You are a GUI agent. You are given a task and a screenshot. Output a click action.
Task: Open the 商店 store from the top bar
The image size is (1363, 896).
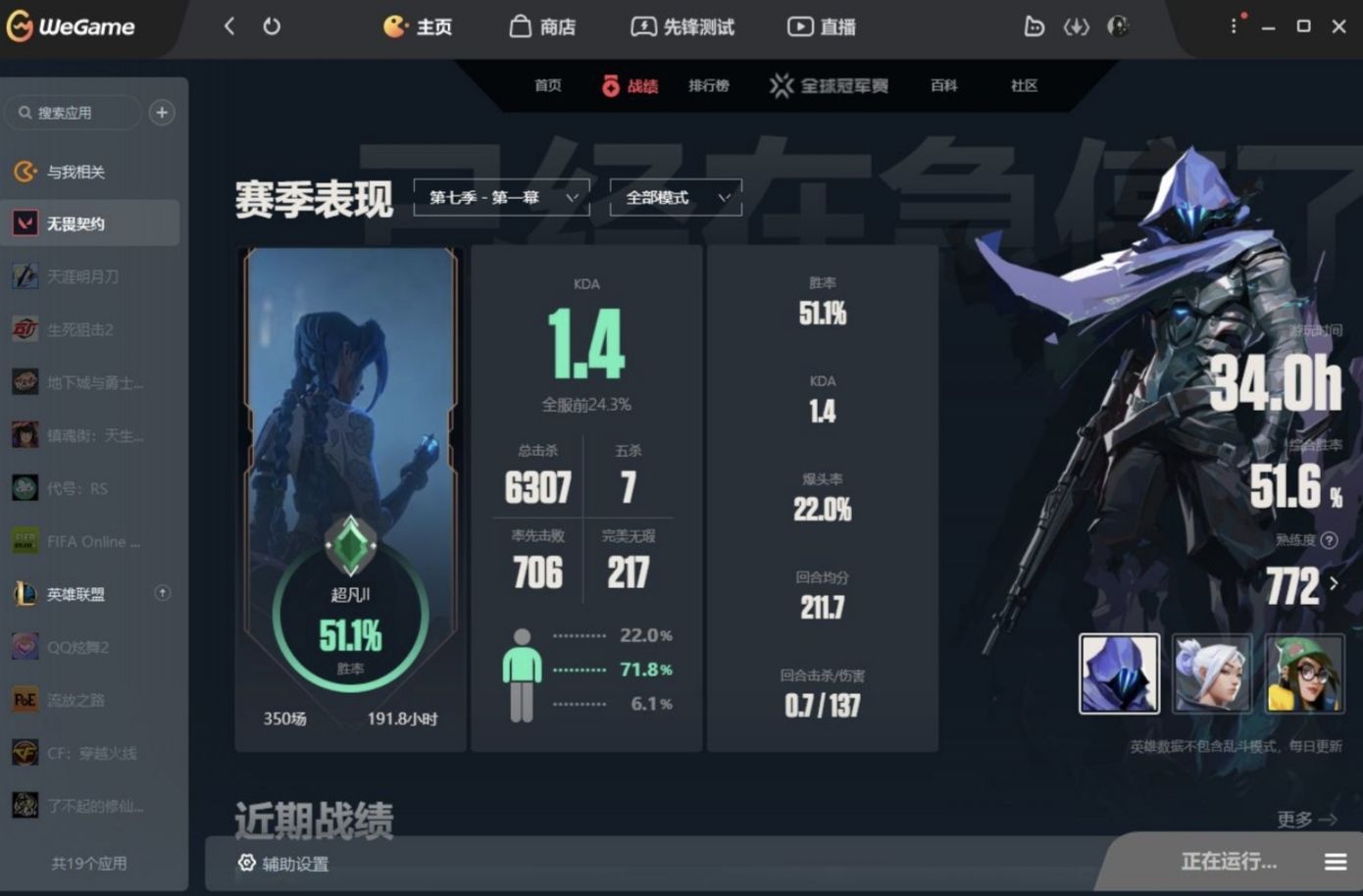544,26
